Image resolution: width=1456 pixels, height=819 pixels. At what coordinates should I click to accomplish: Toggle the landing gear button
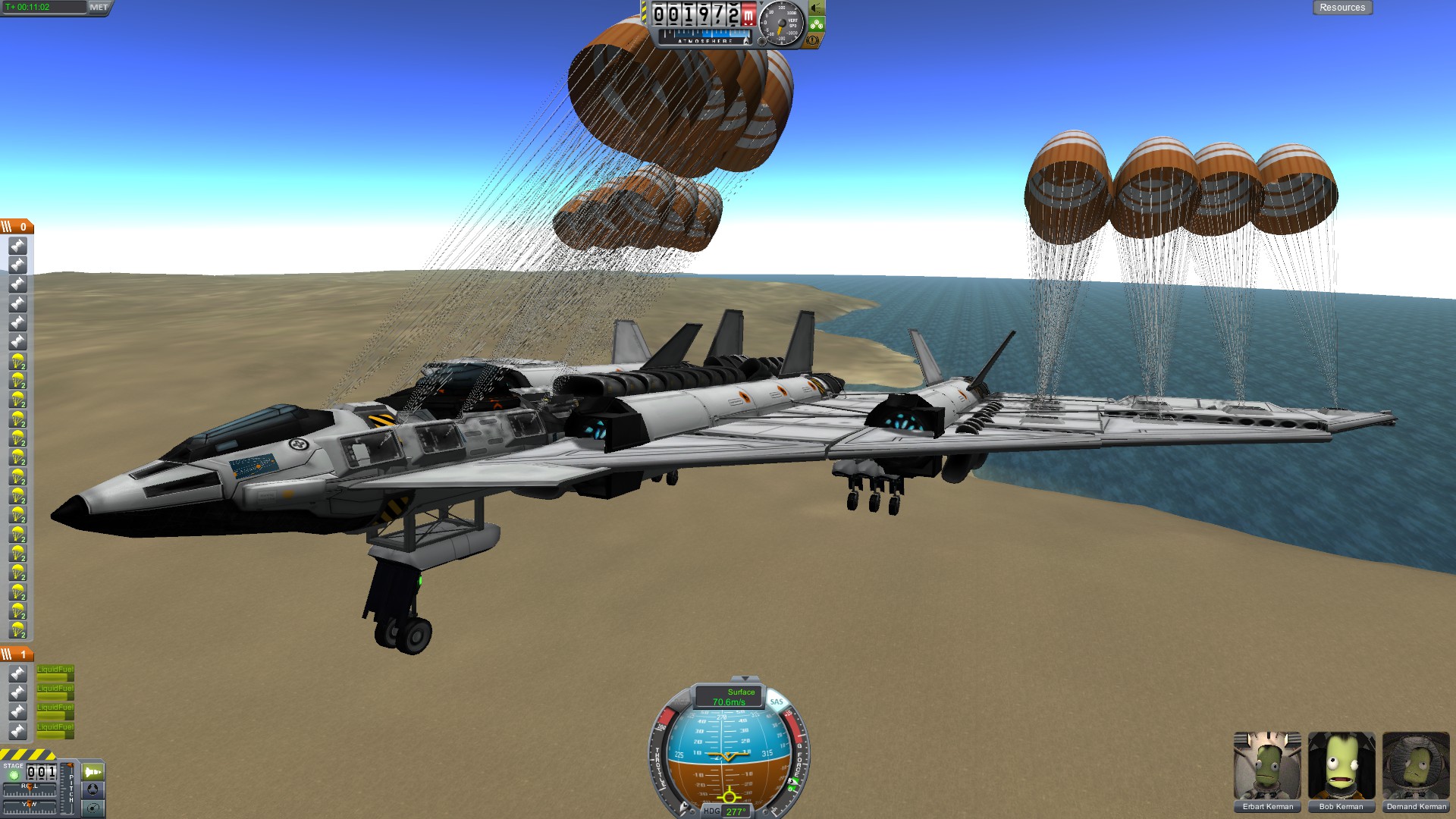[816, 24]
